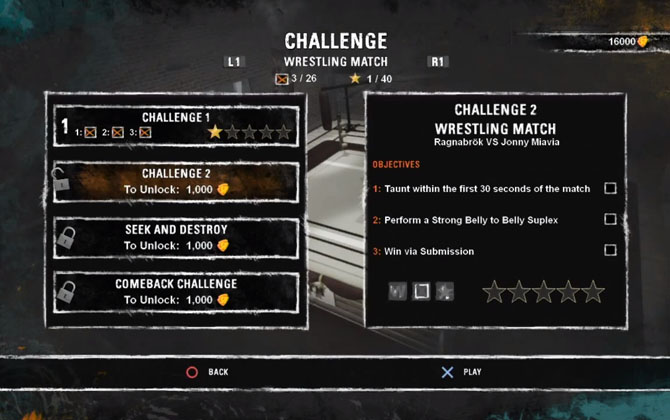The image size is (670, 420).
Task: Select the Challenge 1 entry
Action: point(176,124)
